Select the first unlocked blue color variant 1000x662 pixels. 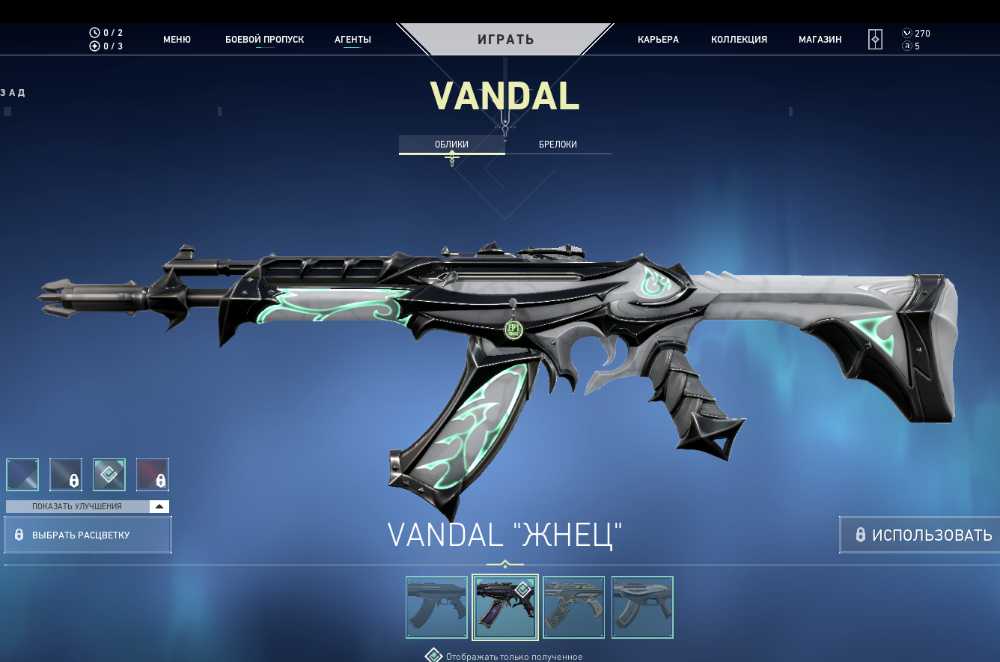23,474
